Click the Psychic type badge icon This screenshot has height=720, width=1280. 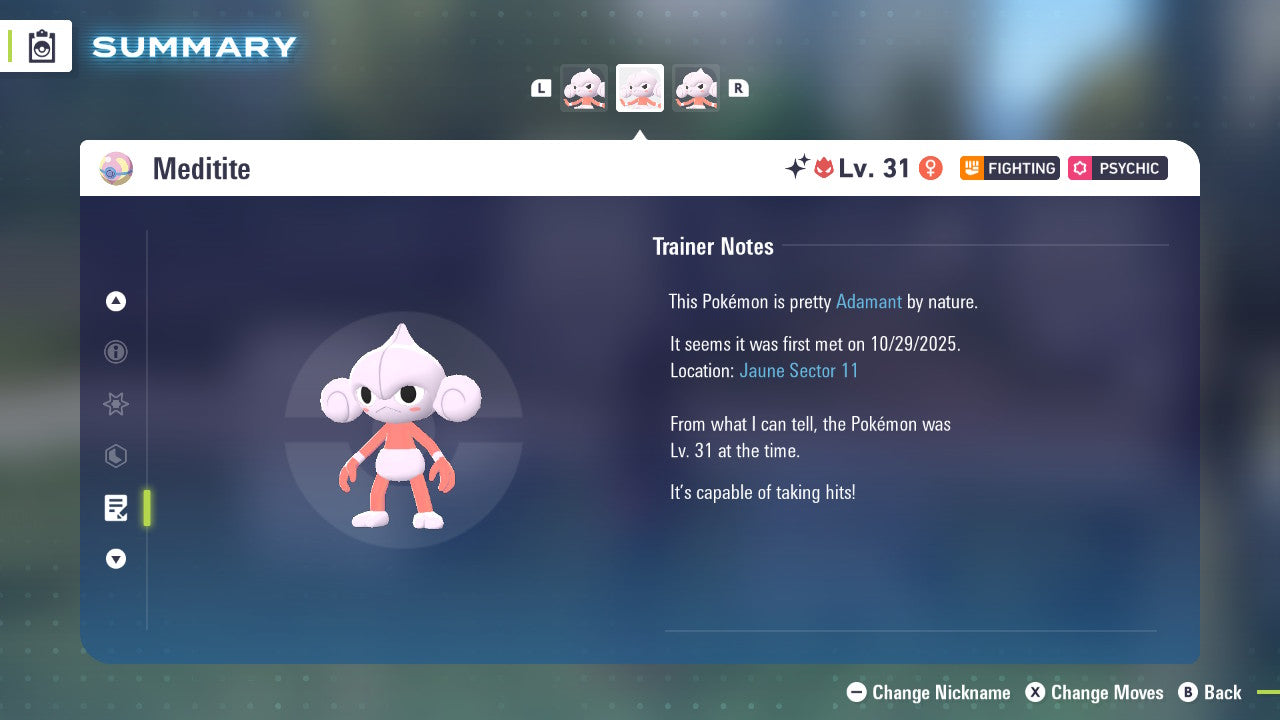point(1079,168)
